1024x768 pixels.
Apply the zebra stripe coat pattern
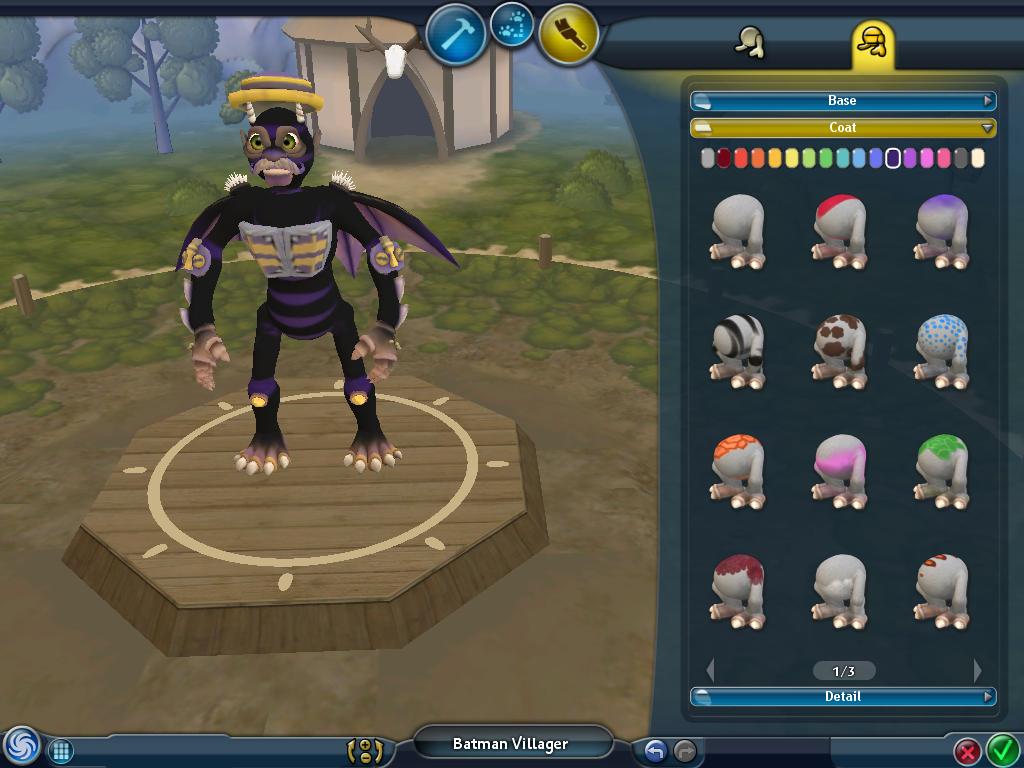pyautogui.click(x=739, y=350)
